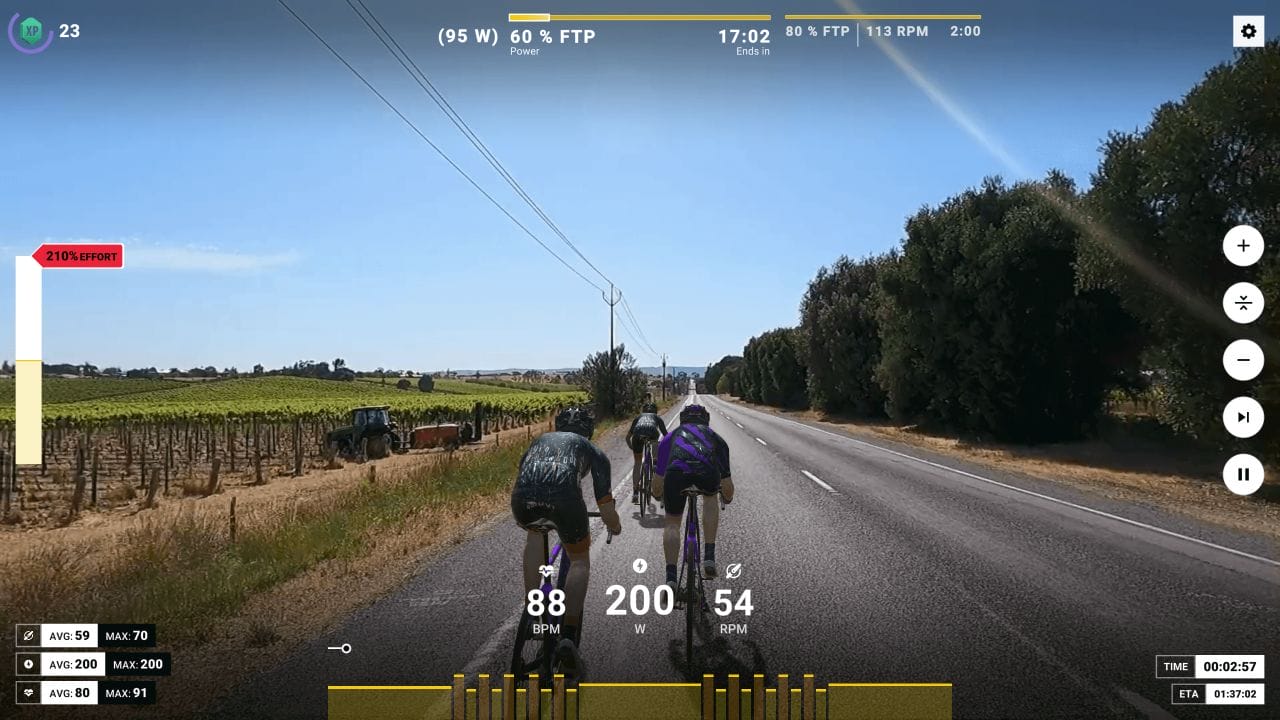This screenshot has width=1280, height=720.
Task: Pause the workout
Action: 1242,475
